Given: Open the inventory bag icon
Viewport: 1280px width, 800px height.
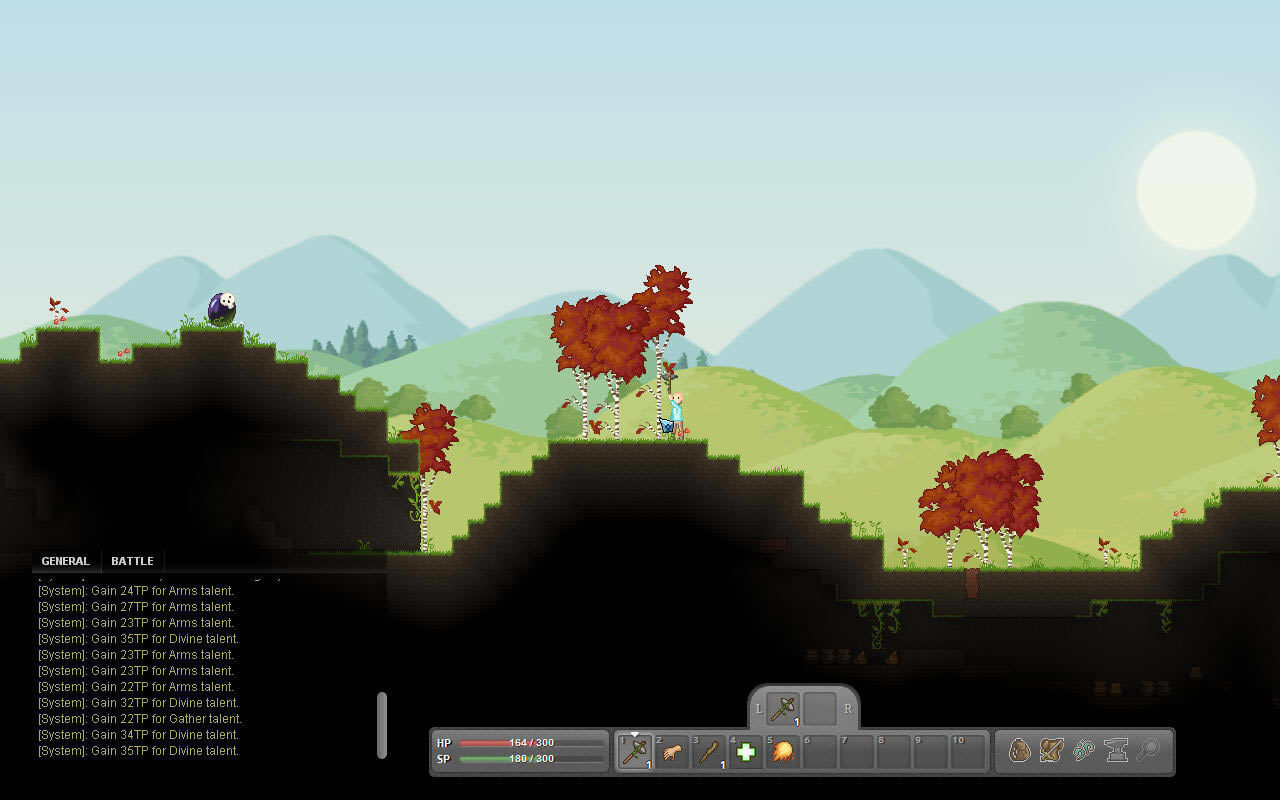Looking at the screenshot, I should [x=1019, y=750].
